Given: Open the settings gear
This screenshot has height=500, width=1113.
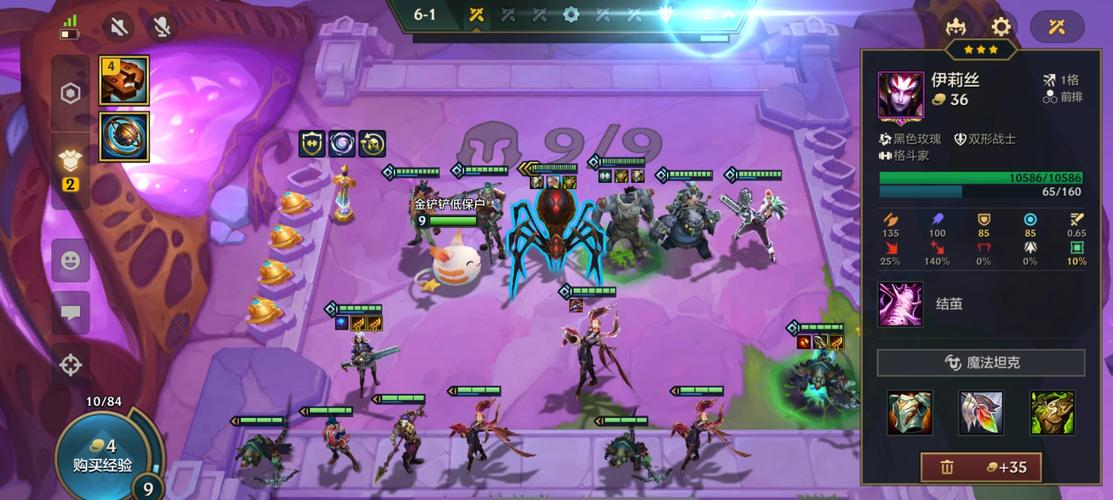Looking at the screenshot, I should point(1001,27).
